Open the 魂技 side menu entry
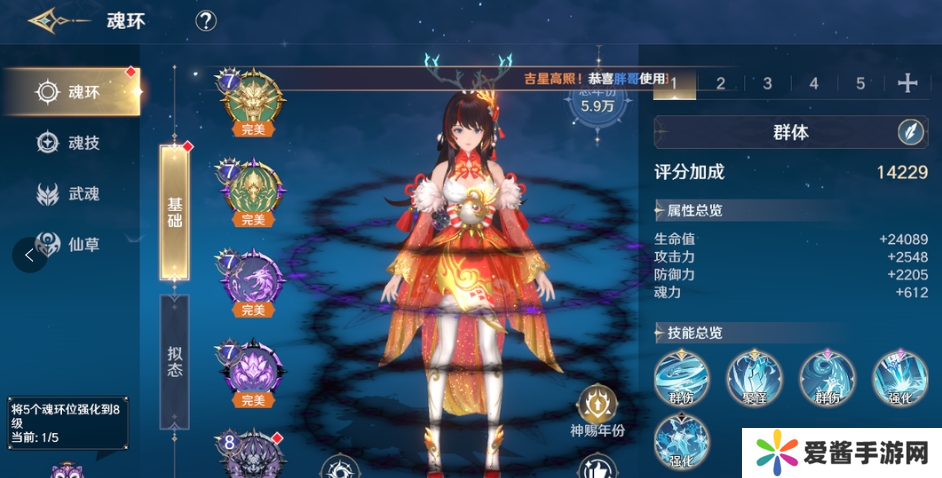 (x=72, y=143)
